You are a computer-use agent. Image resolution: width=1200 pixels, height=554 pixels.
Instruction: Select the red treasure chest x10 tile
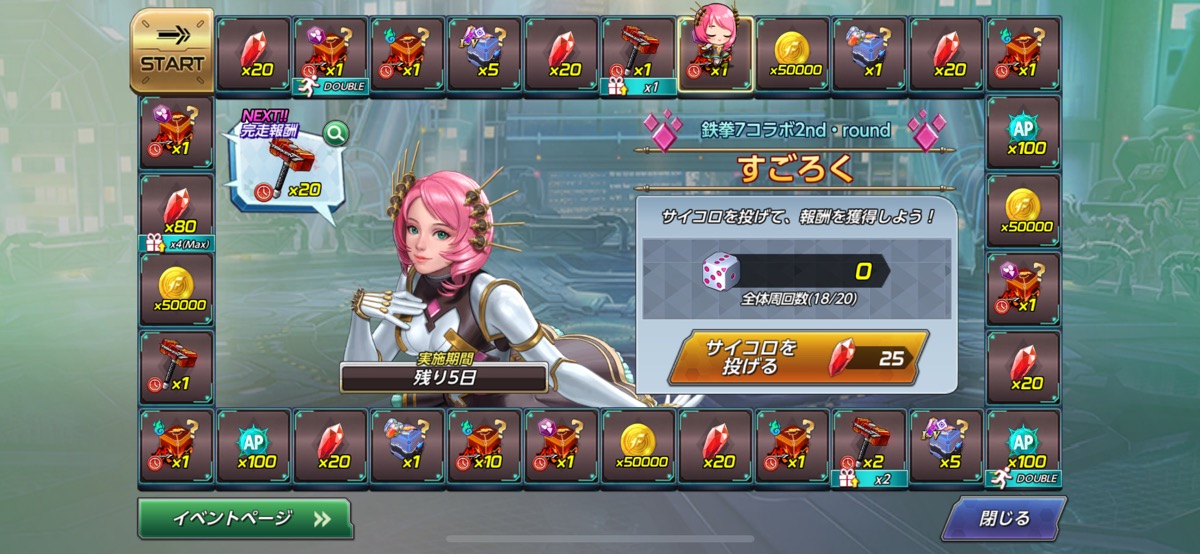[x=484, y=446]
